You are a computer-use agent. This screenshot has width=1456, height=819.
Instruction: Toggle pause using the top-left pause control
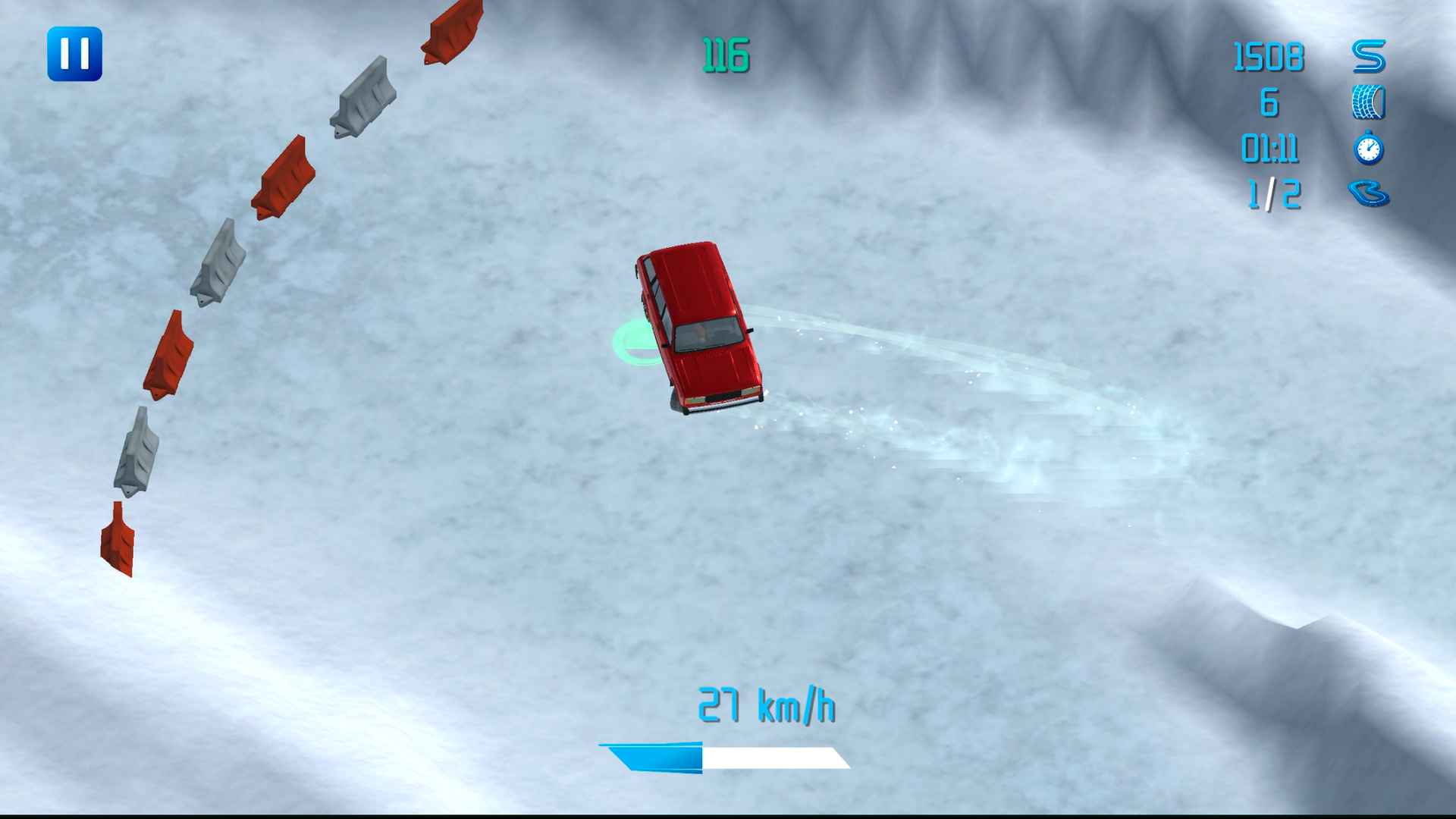(76, 53)
